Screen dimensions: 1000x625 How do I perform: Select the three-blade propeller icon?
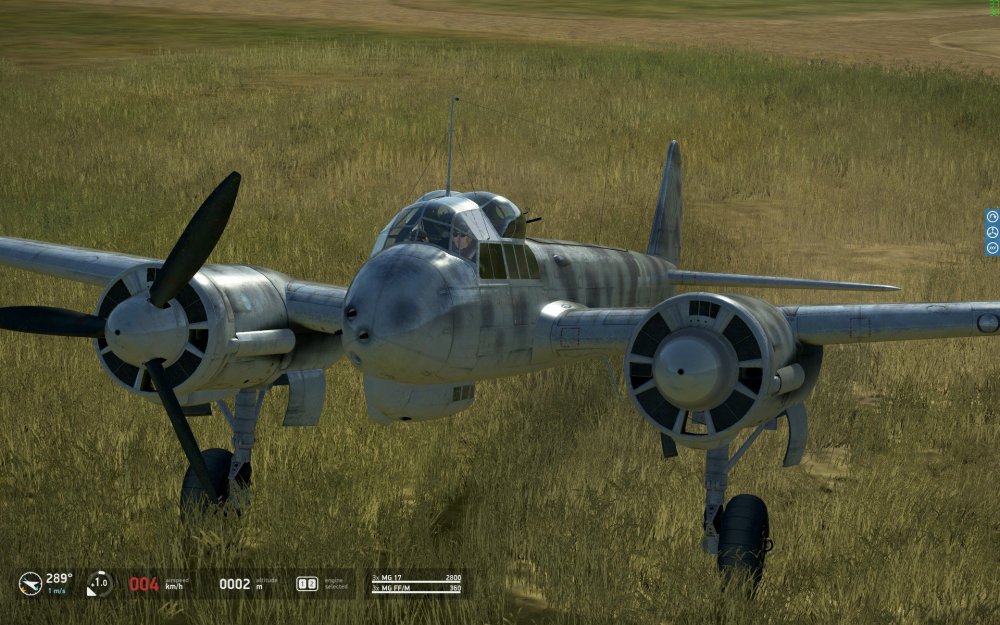[x=992, y=232]
